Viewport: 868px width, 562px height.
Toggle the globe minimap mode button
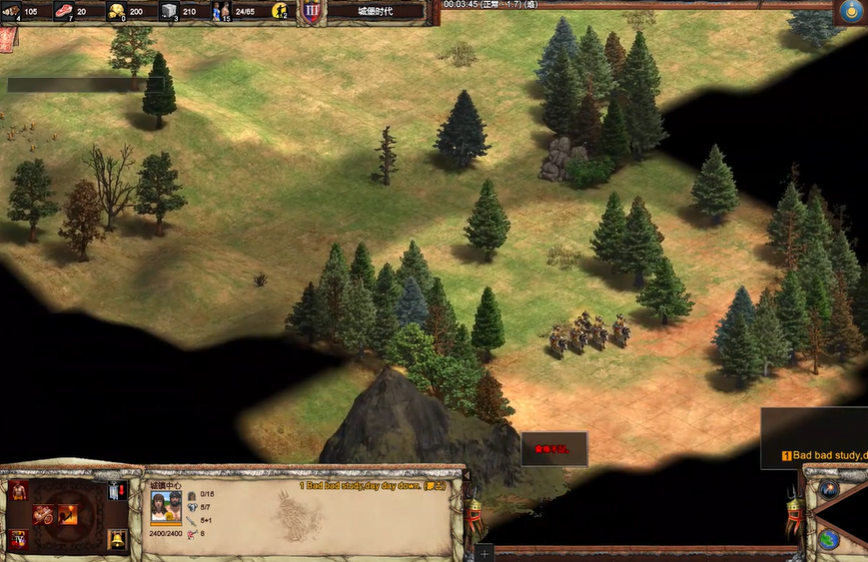coord(828,539)
